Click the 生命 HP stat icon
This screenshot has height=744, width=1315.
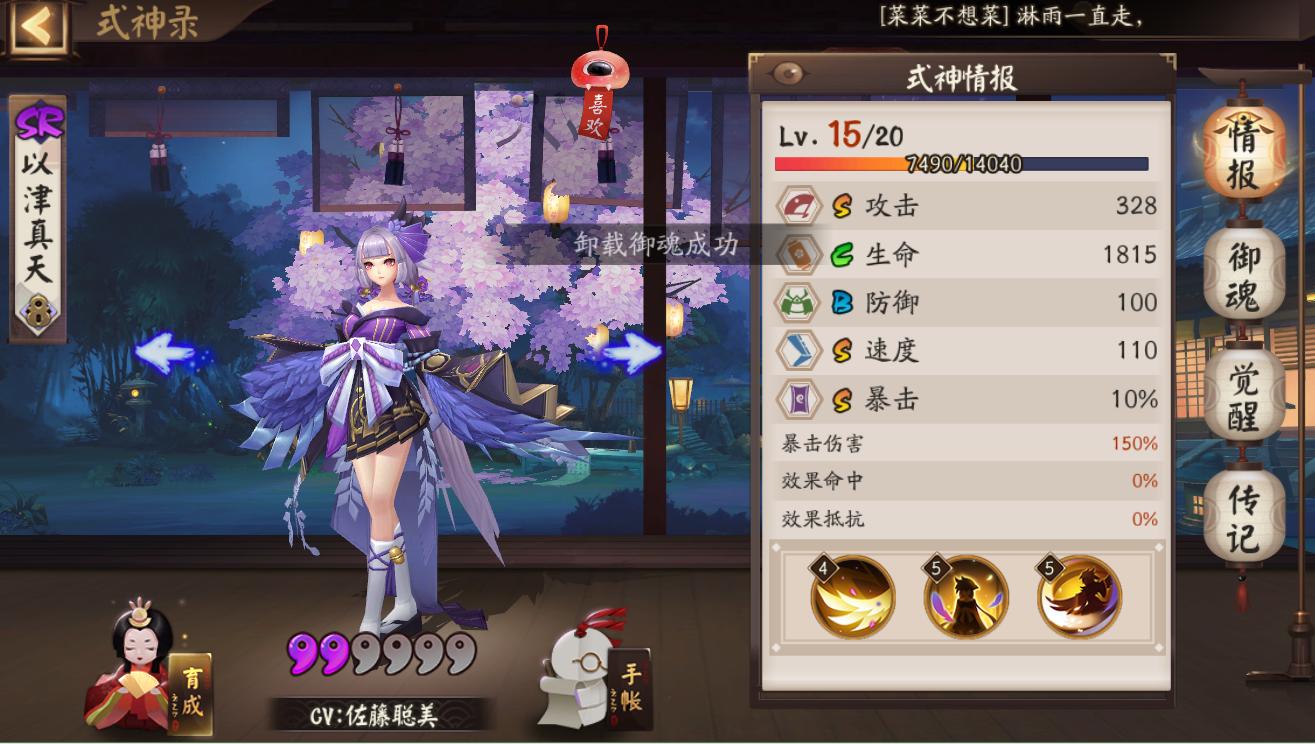[x=798, y=254]
